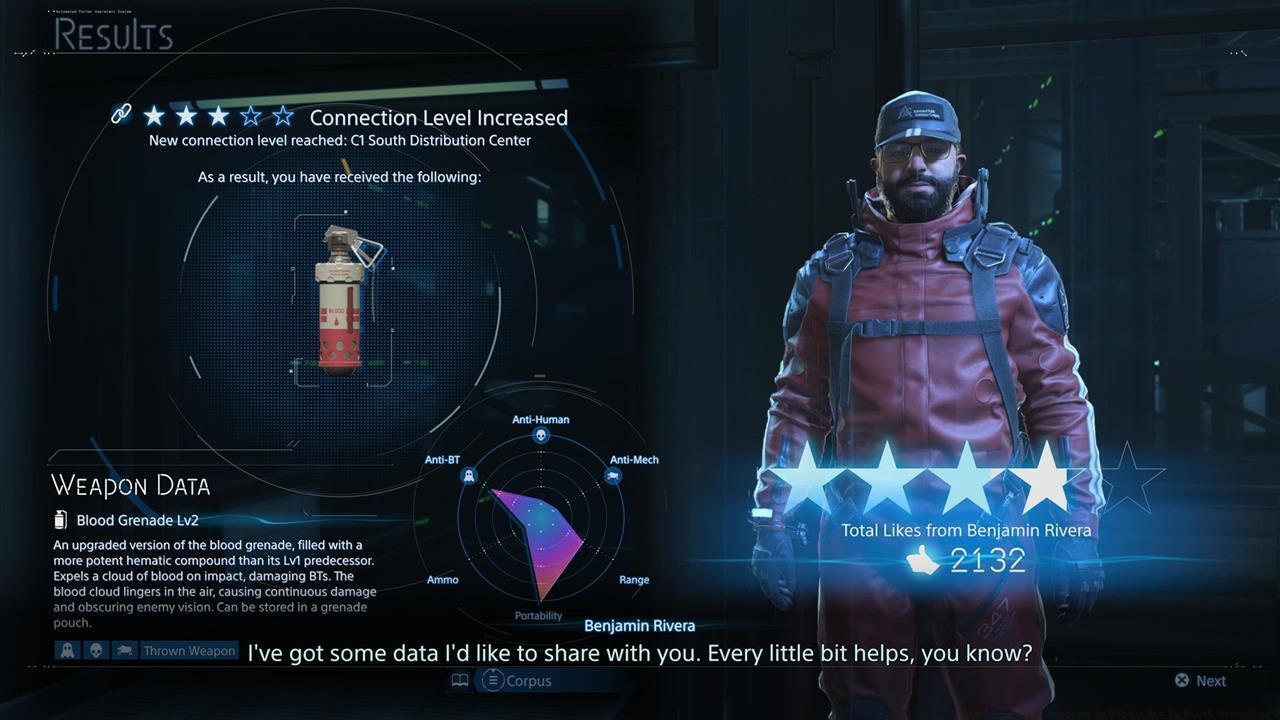Open the Corpus entry
This screenshot has width=1280, height=720.
point(516,681)
